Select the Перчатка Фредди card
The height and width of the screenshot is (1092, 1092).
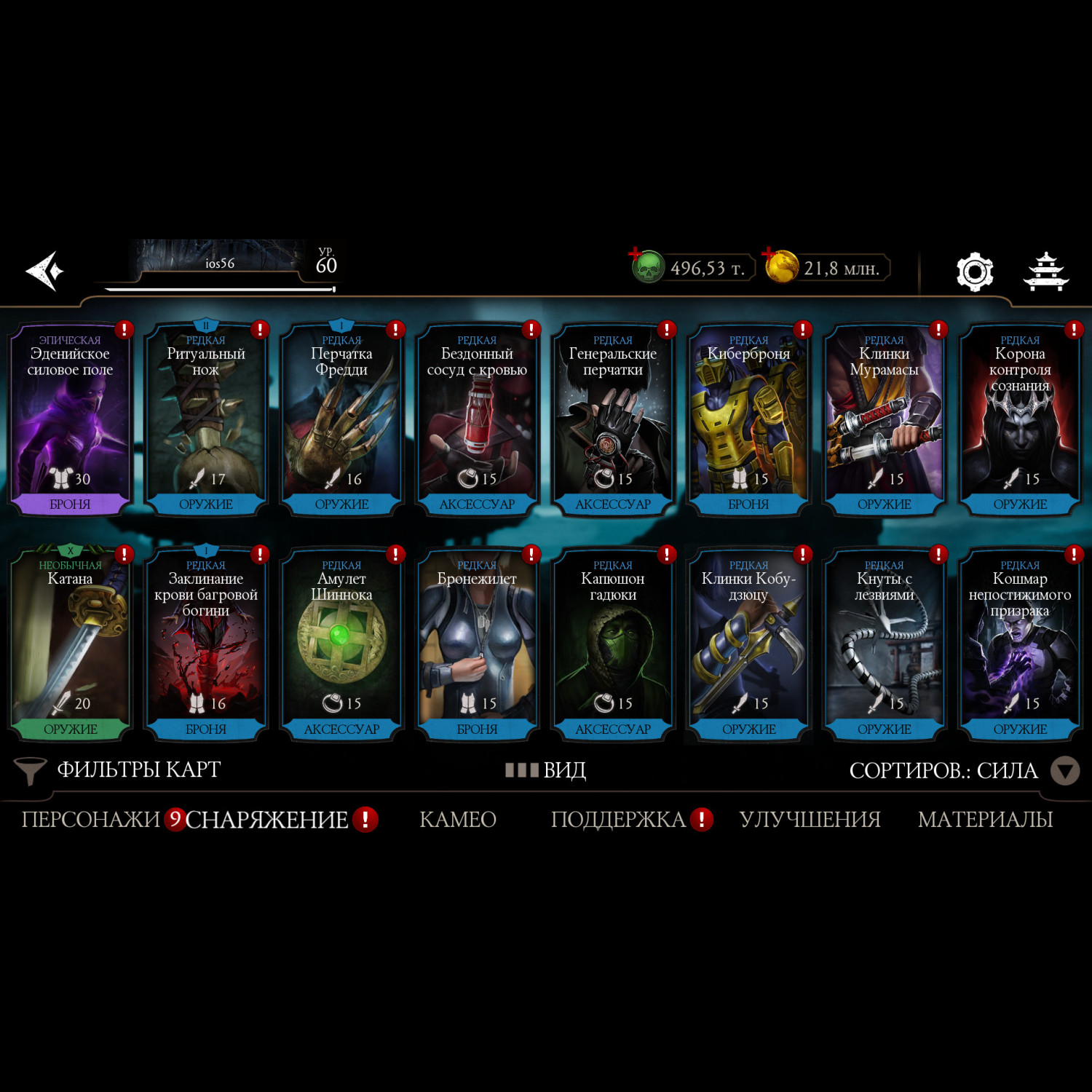[x=341, y=419]
